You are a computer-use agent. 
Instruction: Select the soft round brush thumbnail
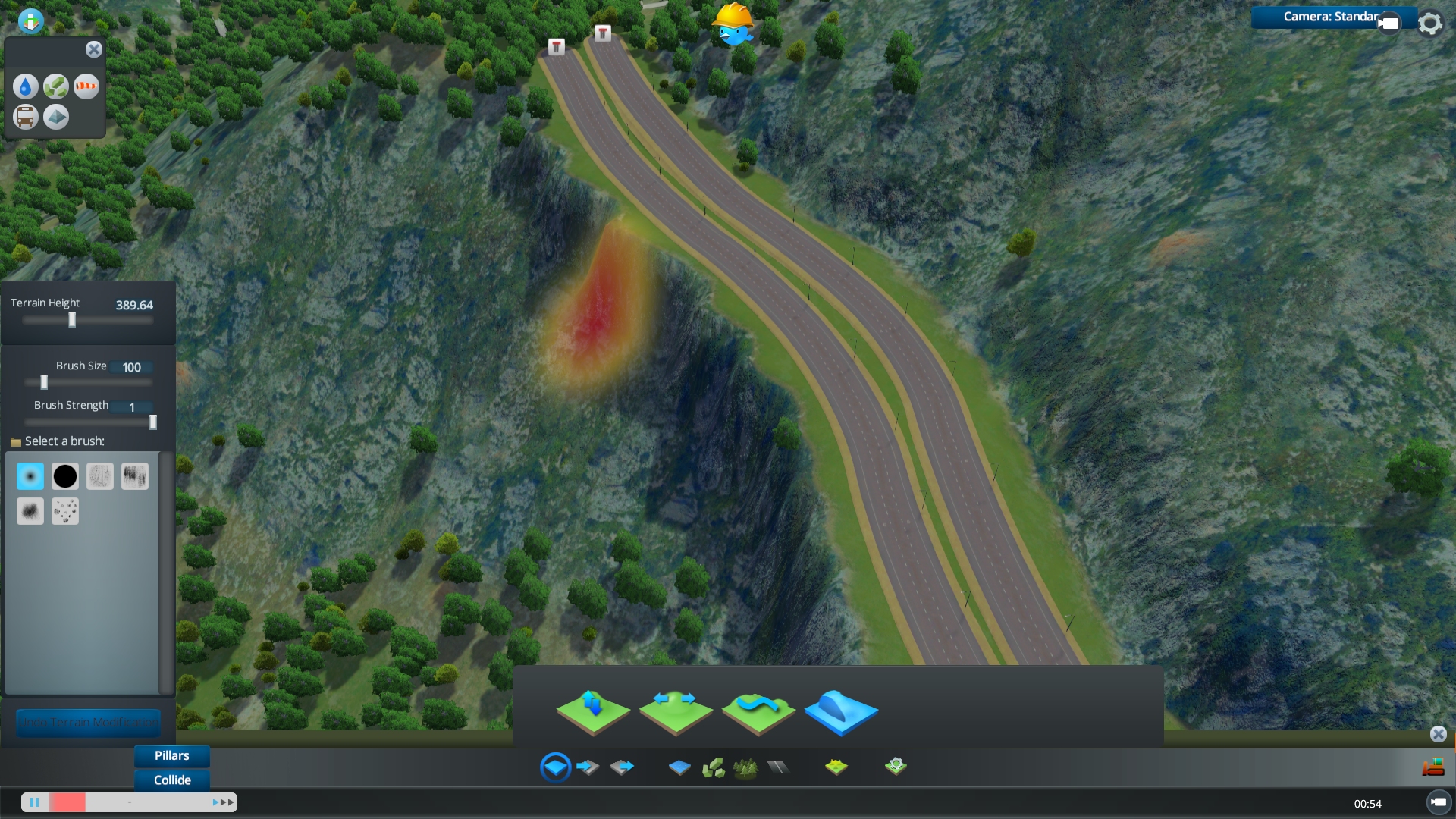tap(30, 475)
